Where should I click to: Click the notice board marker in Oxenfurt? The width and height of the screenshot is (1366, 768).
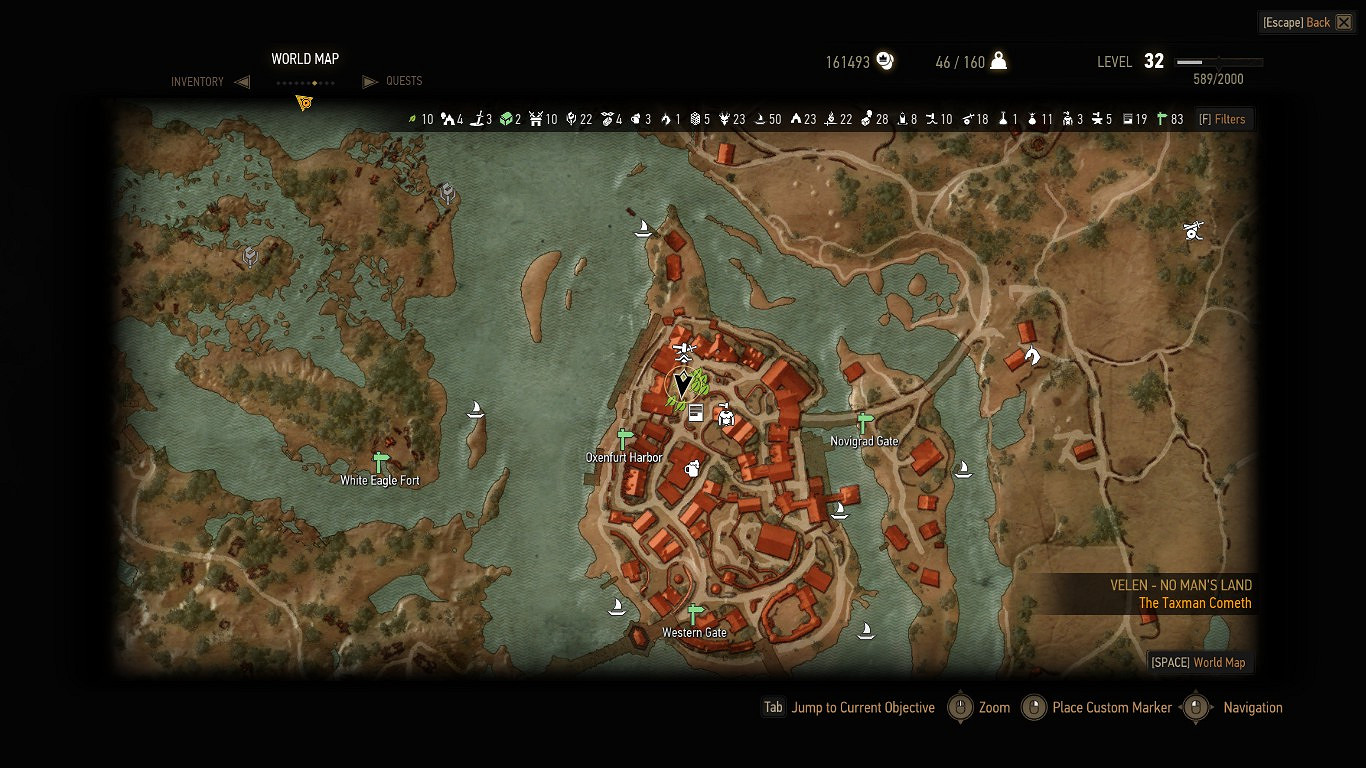(x=695, y=412)
